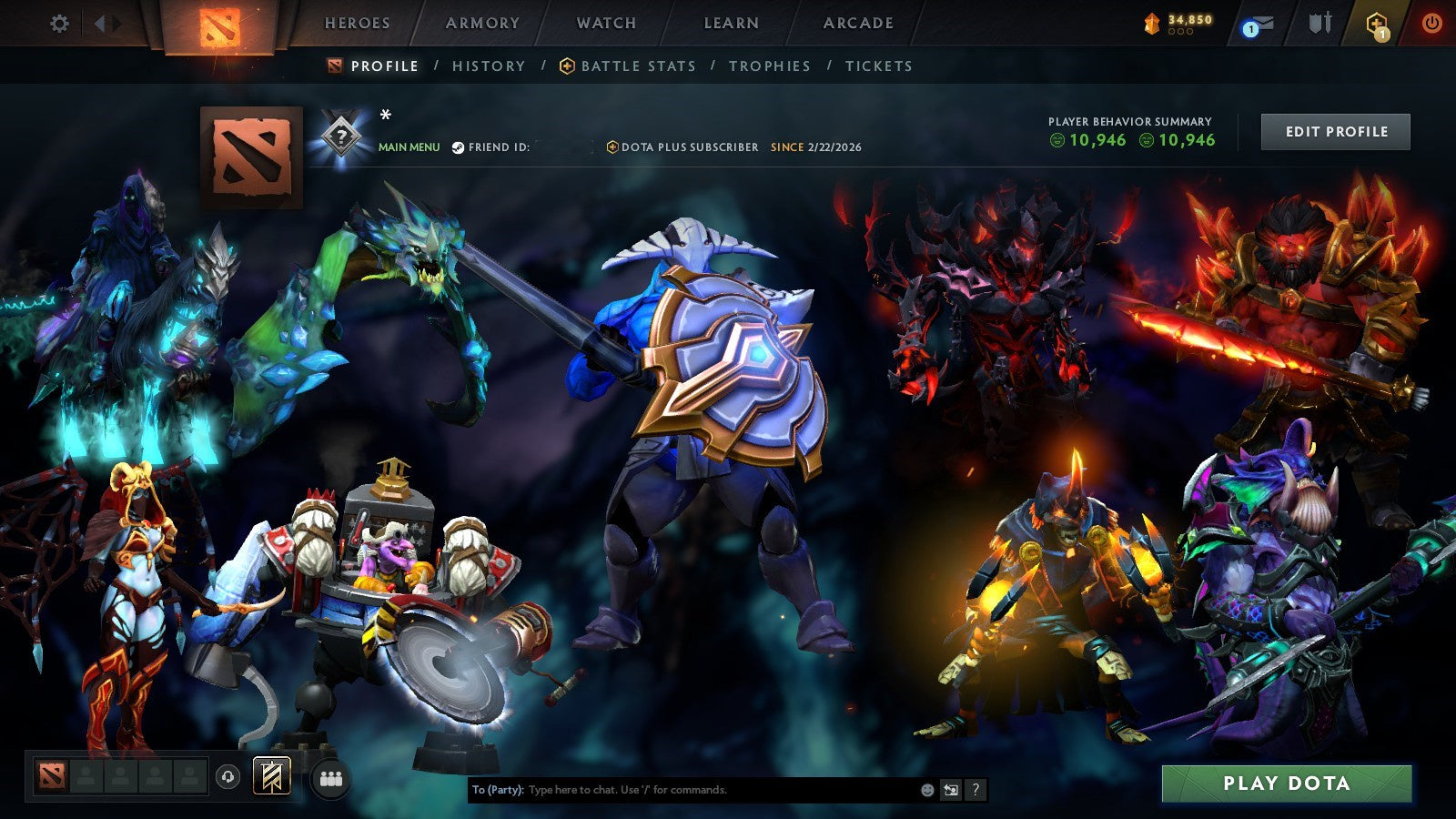1456x819 pixels.
Task: Open the friends list people icon
Action: (329, 778)
